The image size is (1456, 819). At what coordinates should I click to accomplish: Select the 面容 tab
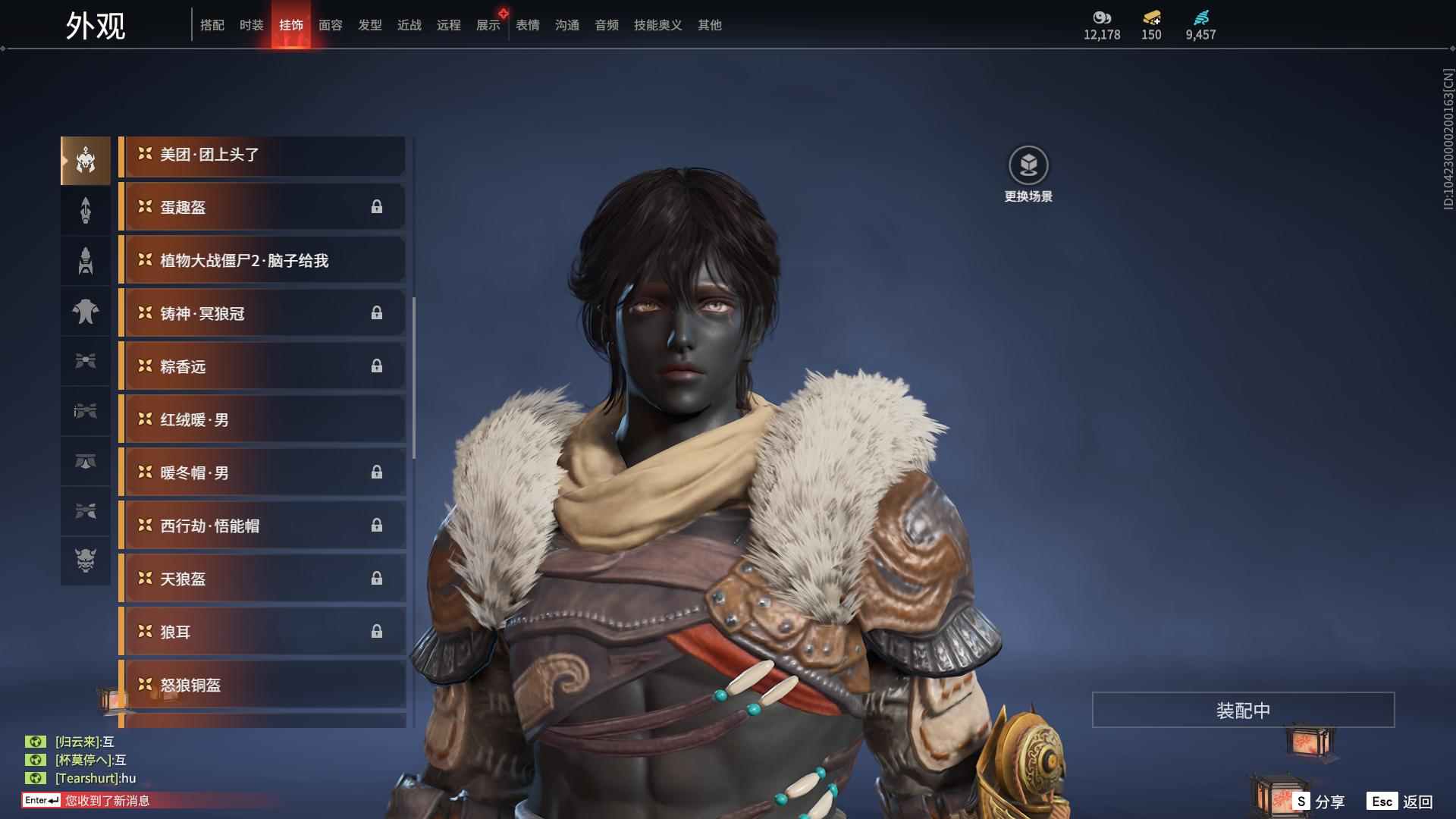coord(330,25)
